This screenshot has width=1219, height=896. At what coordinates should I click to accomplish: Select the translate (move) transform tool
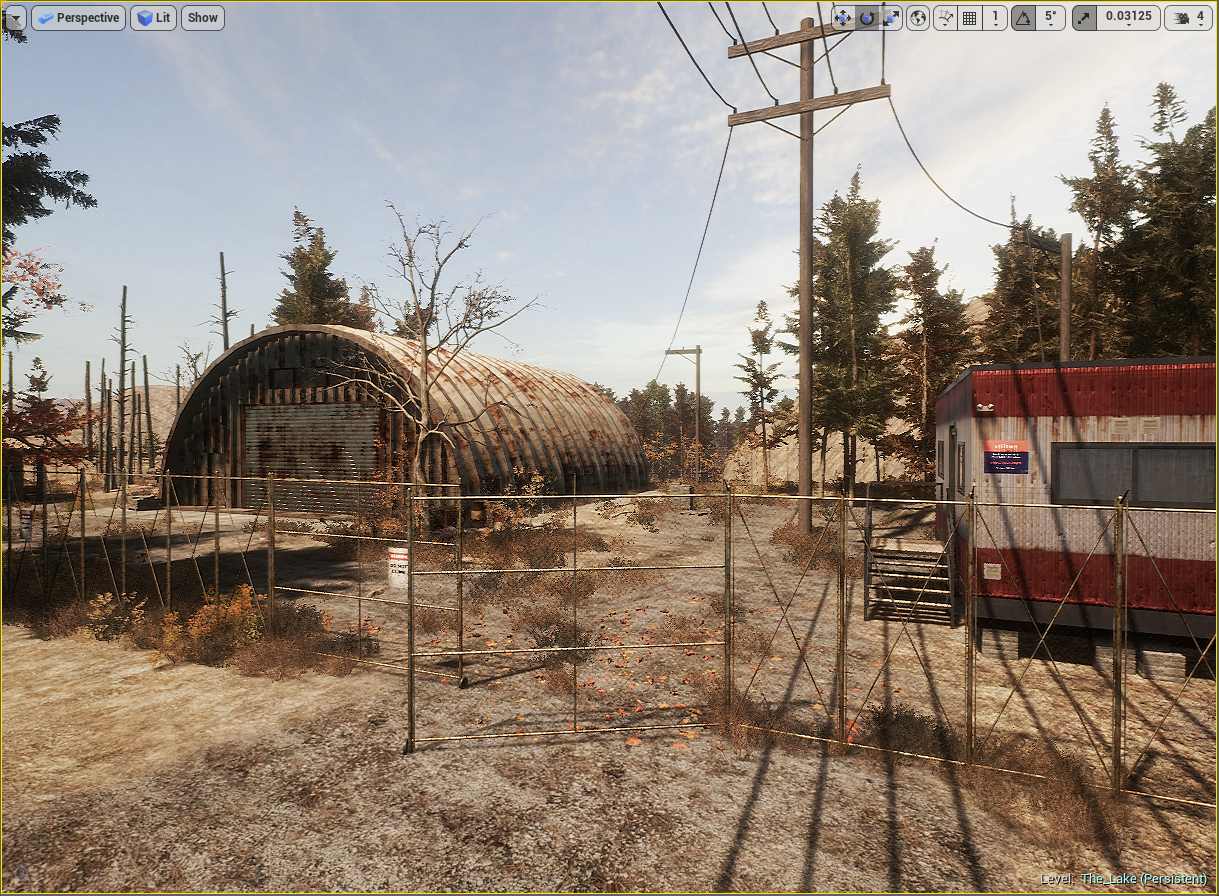point(843,17)
